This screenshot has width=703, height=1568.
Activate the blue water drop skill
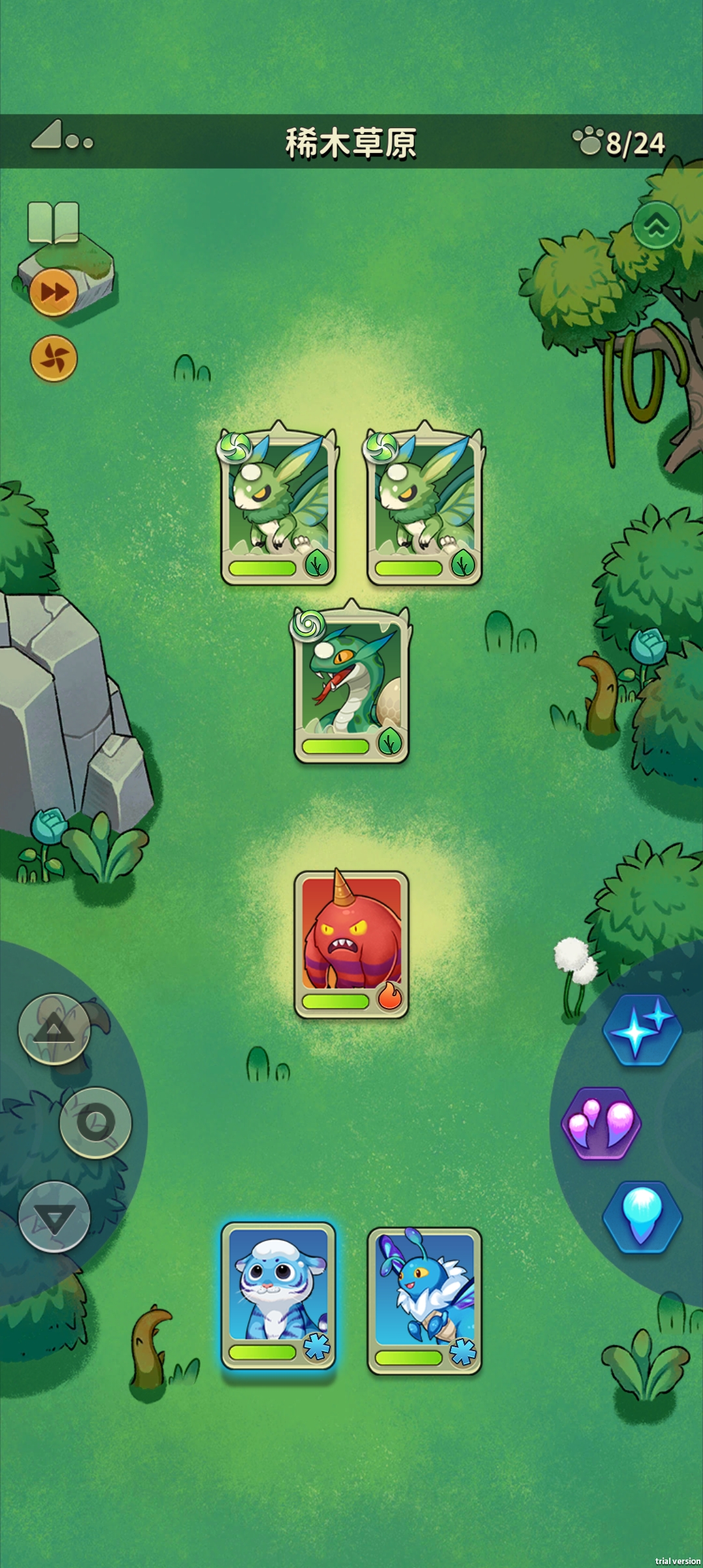pos(642,1216)
